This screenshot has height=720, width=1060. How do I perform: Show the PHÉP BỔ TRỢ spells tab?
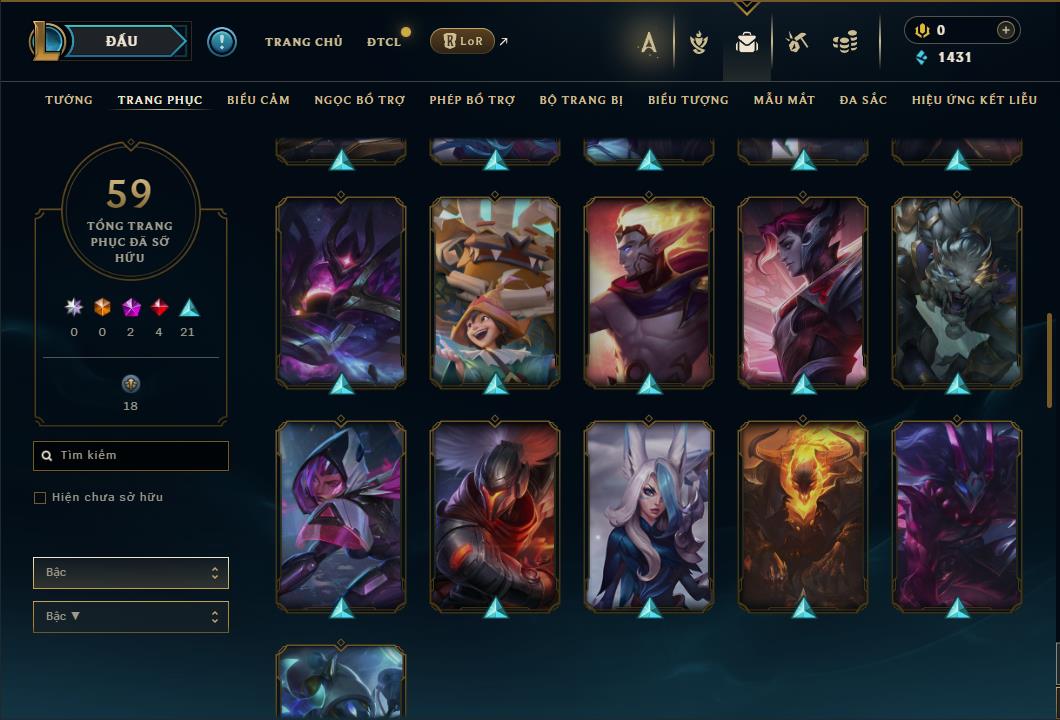(x=472, y=100)
